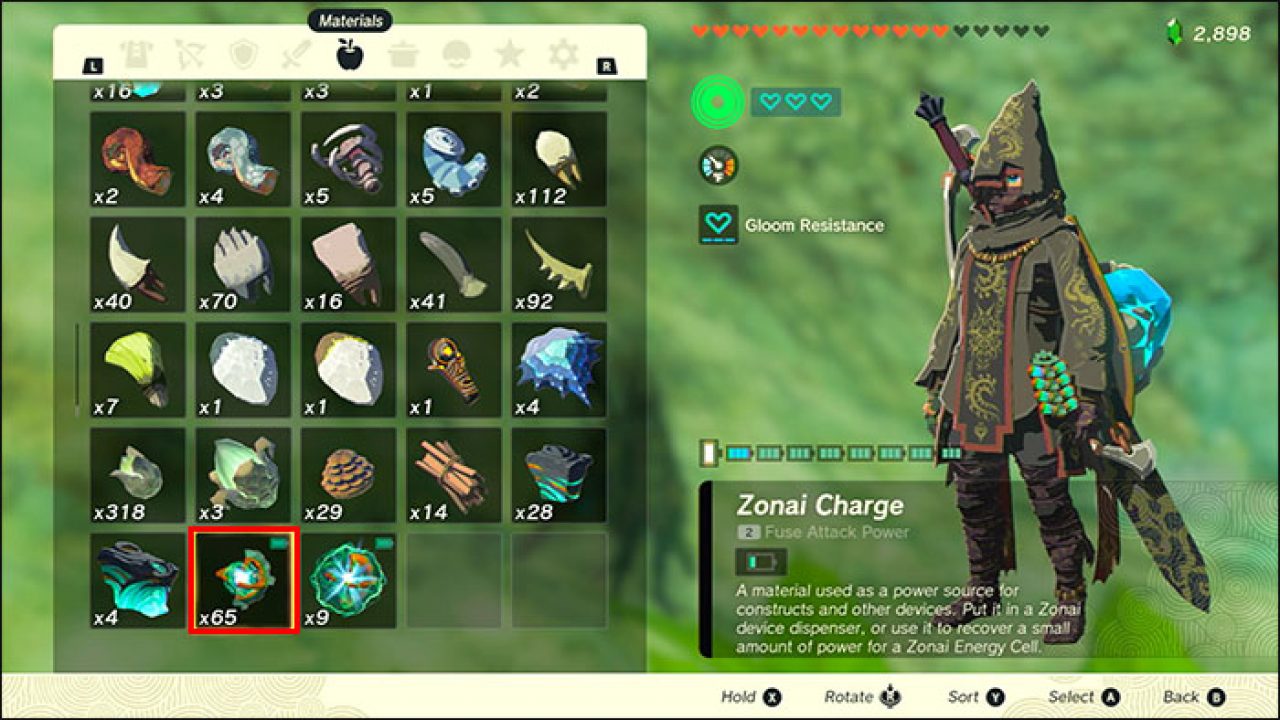
Task: Select the orange curled horn stack of 2
Action: point(137,158)
